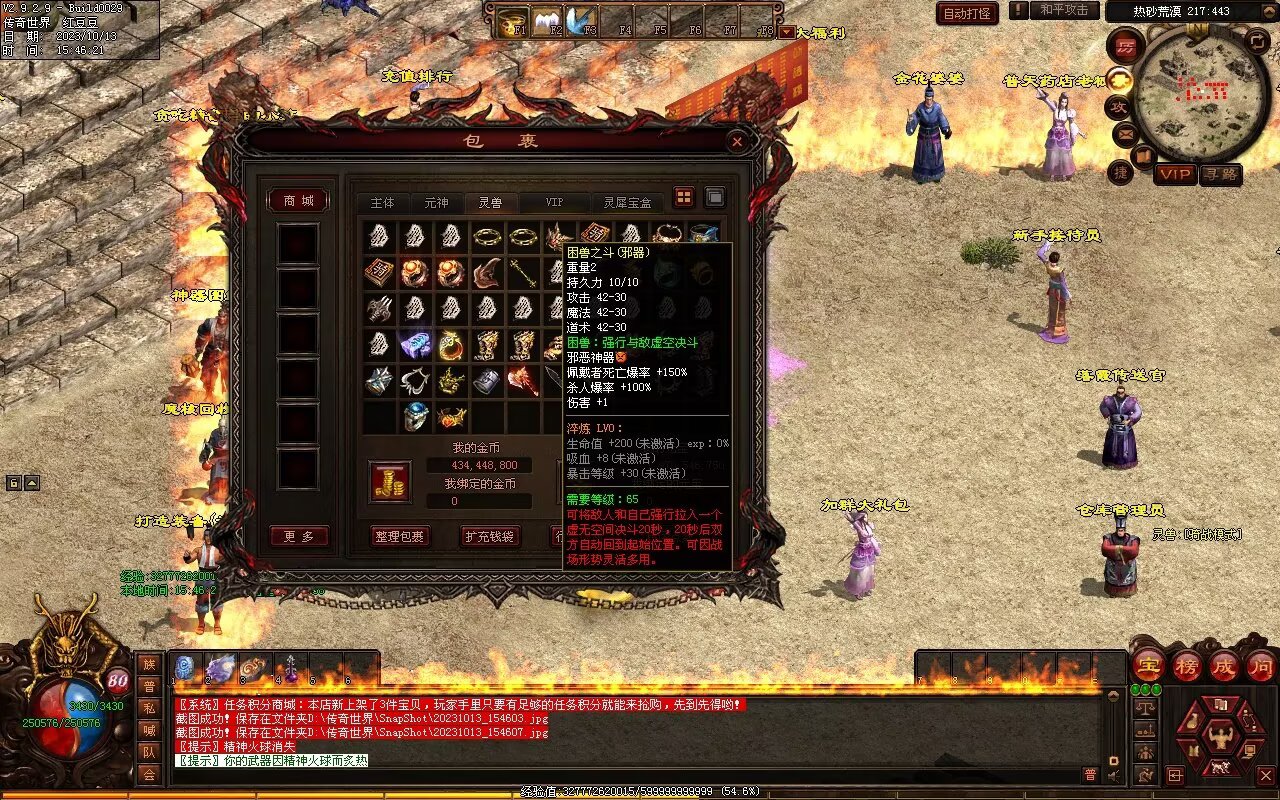Switch to the 元神 tab
Screen dimensions: 1280x800
[x=436, y=202]
